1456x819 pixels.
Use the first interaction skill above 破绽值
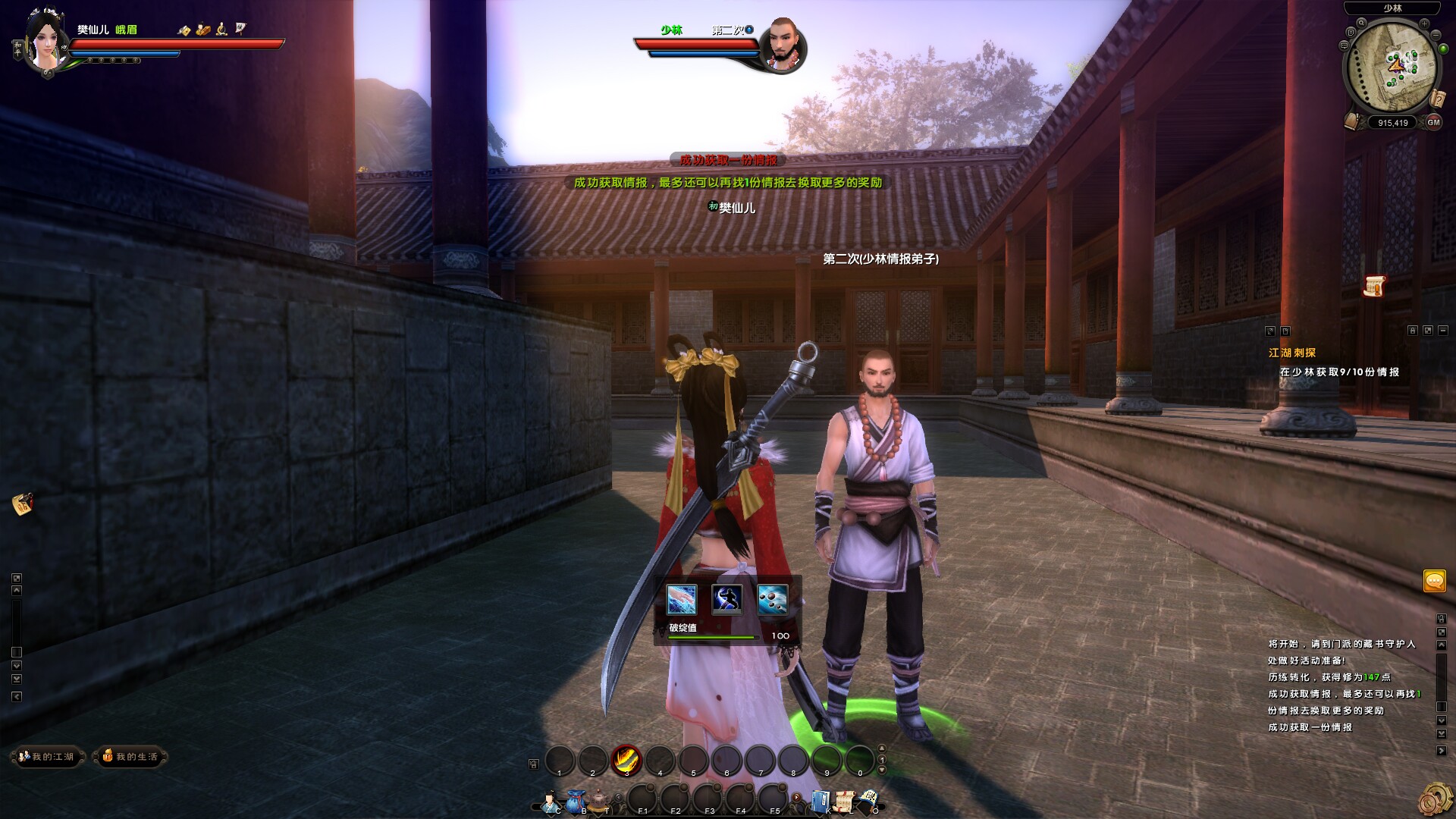[x=681, y=599]
